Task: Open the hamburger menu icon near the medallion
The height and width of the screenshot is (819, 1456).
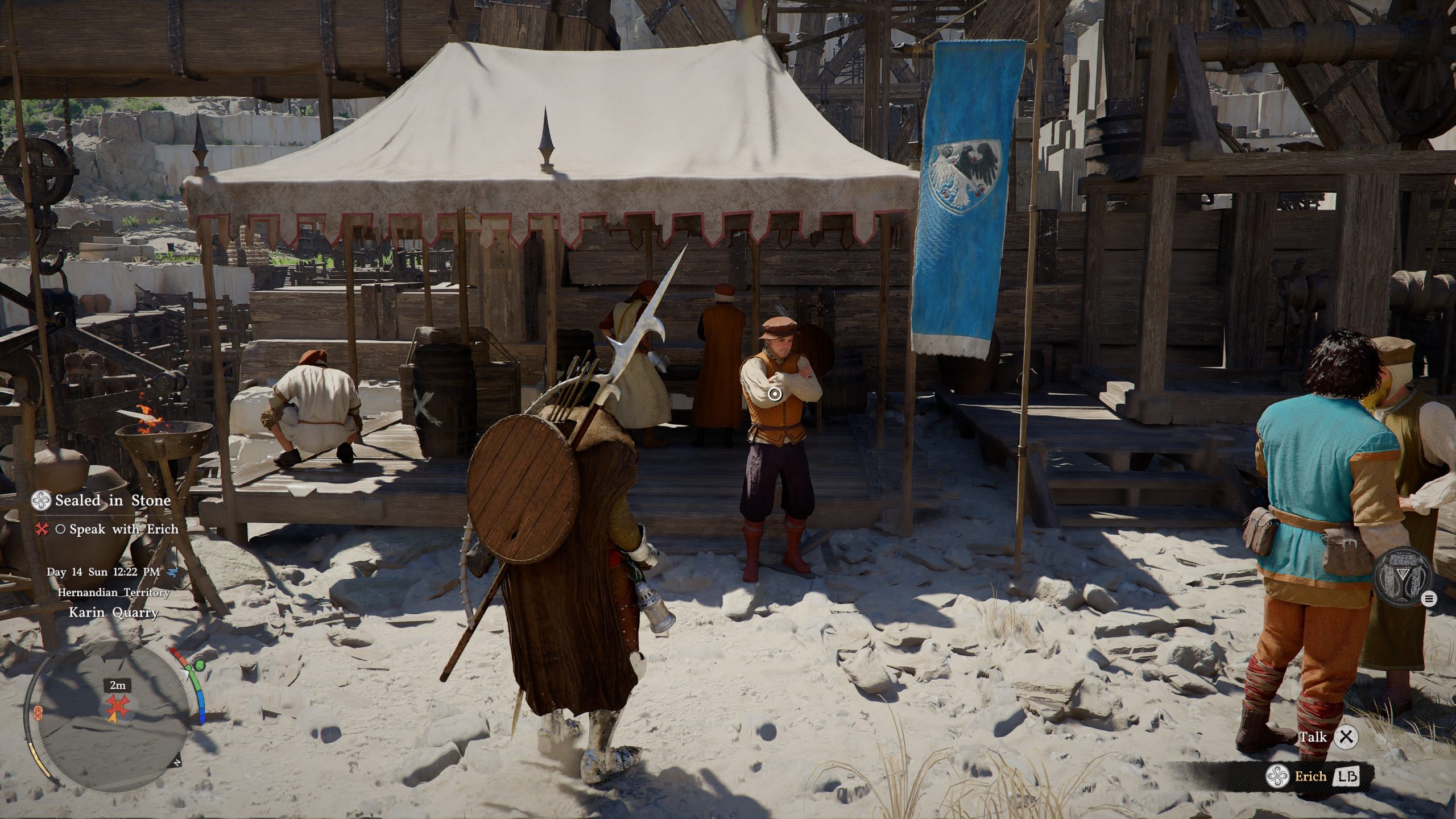Action: click(1429, 598)
